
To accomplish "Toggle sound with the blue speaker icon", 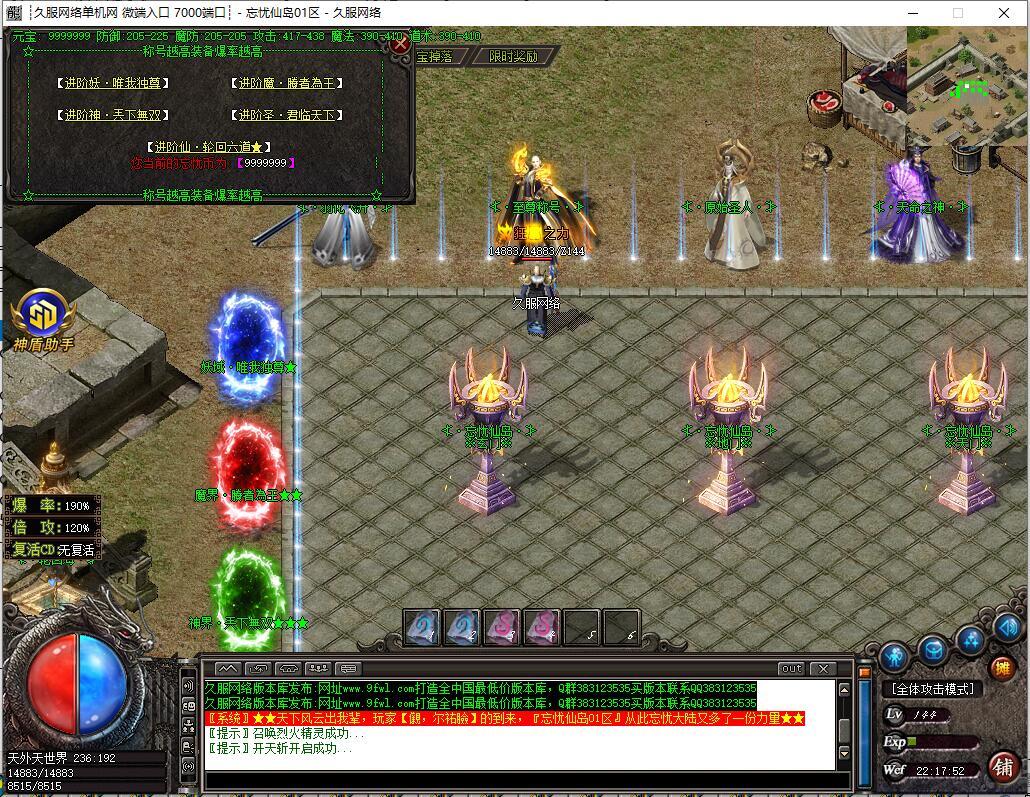I will [1009, 627].
